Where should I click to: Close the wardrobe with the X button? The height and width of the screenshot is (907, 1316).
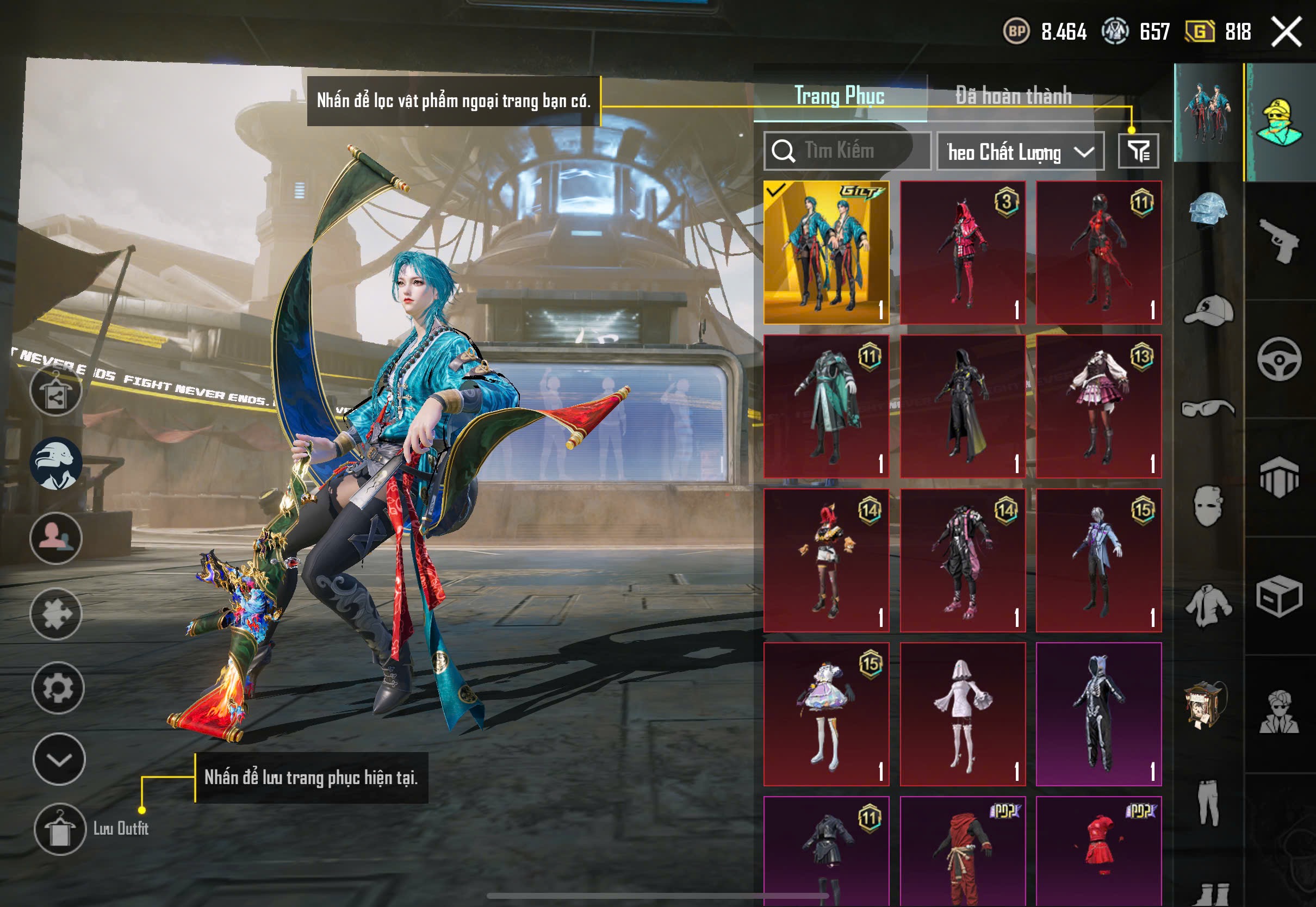pyautogui.click(x=1287, y=32)
